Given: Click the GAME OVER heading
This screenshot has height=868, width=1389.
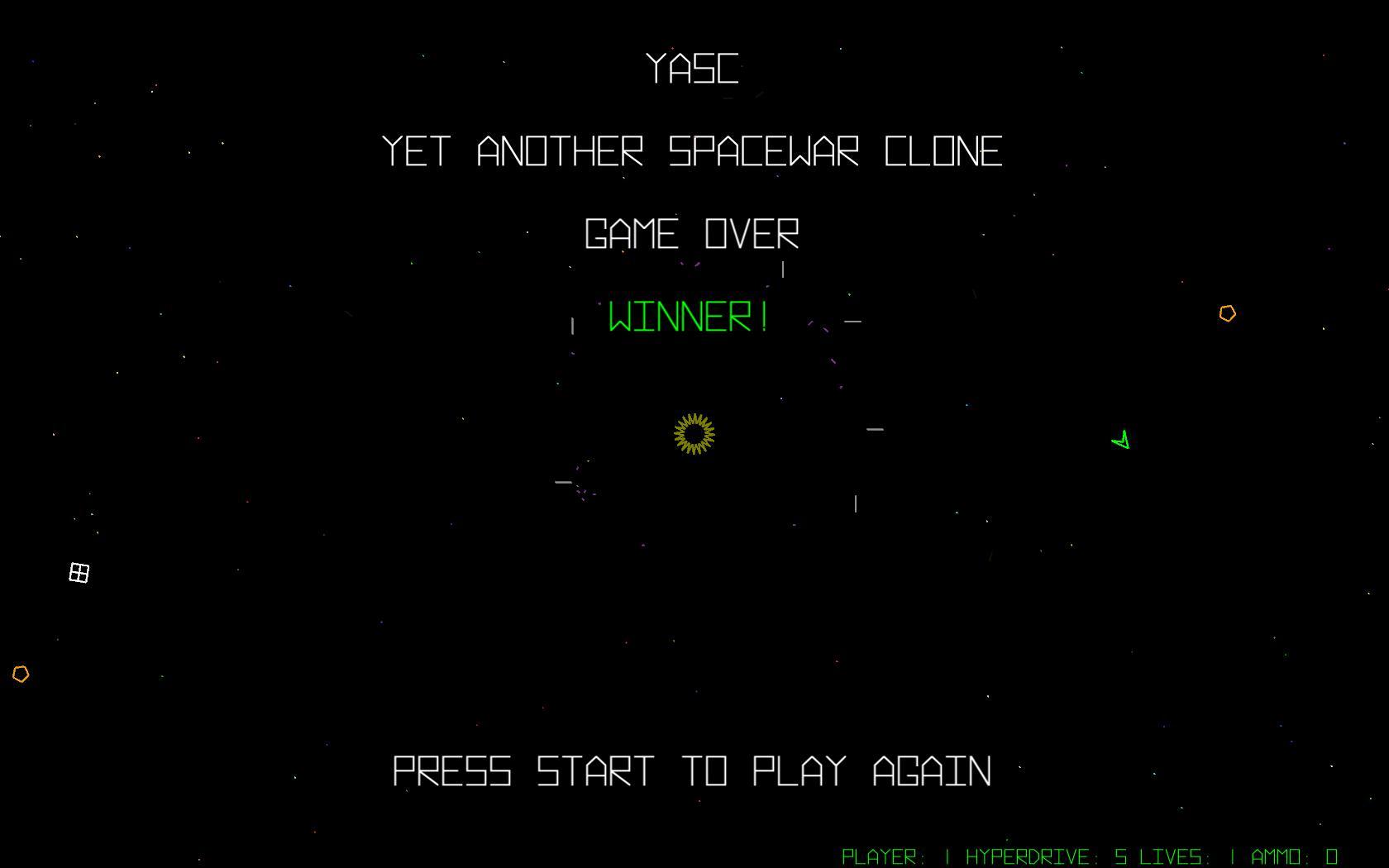Looking at the screenshot, I should [x=692, y=236].
